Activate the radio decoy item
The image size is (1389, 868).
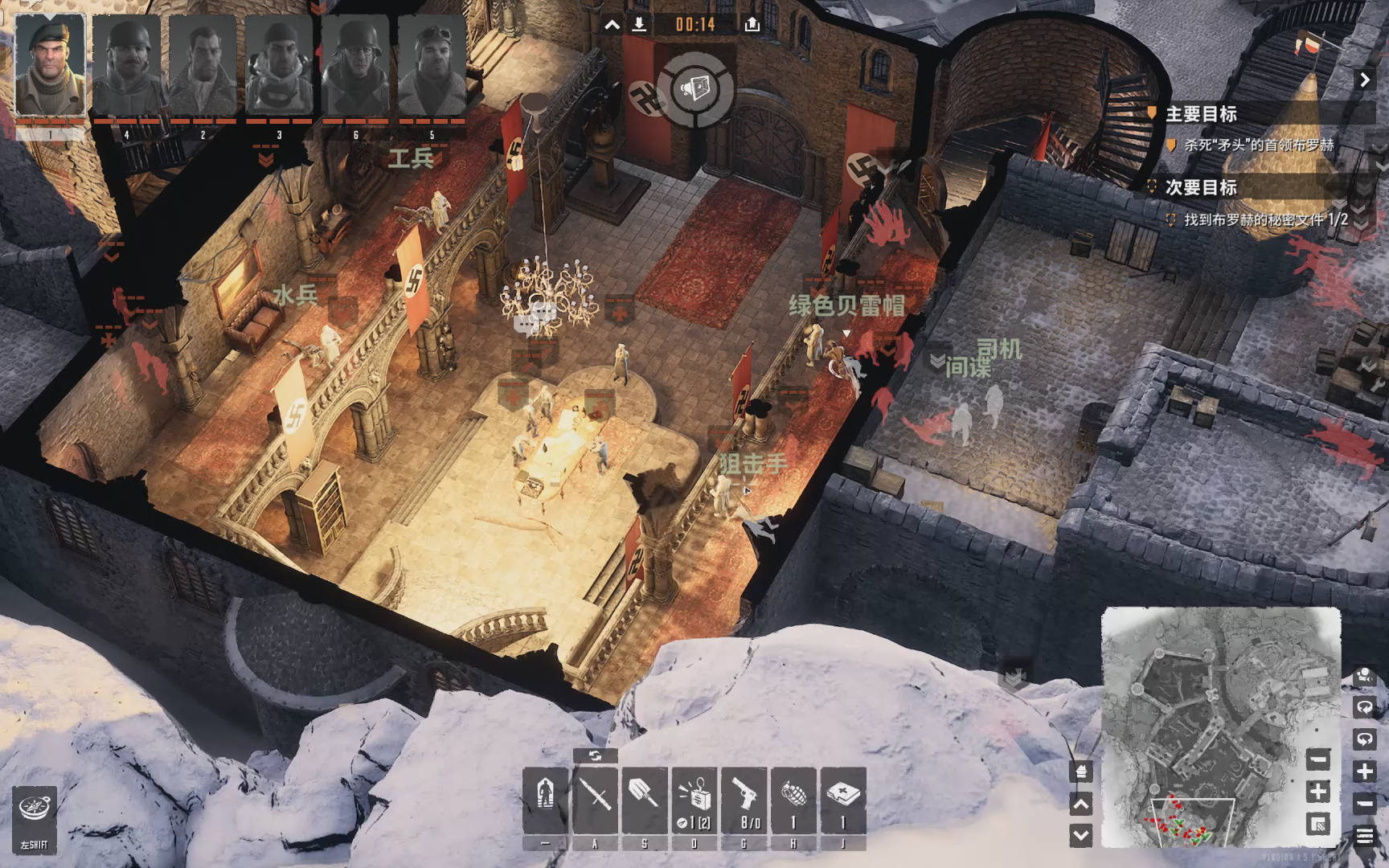694,800
